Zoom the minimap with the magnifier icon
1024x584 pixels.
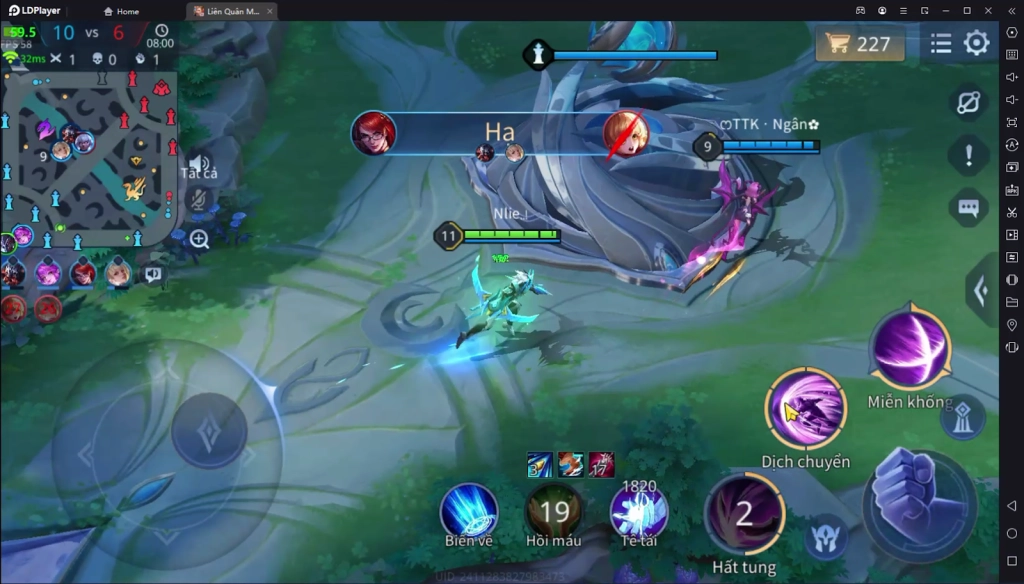click(199, 238)
